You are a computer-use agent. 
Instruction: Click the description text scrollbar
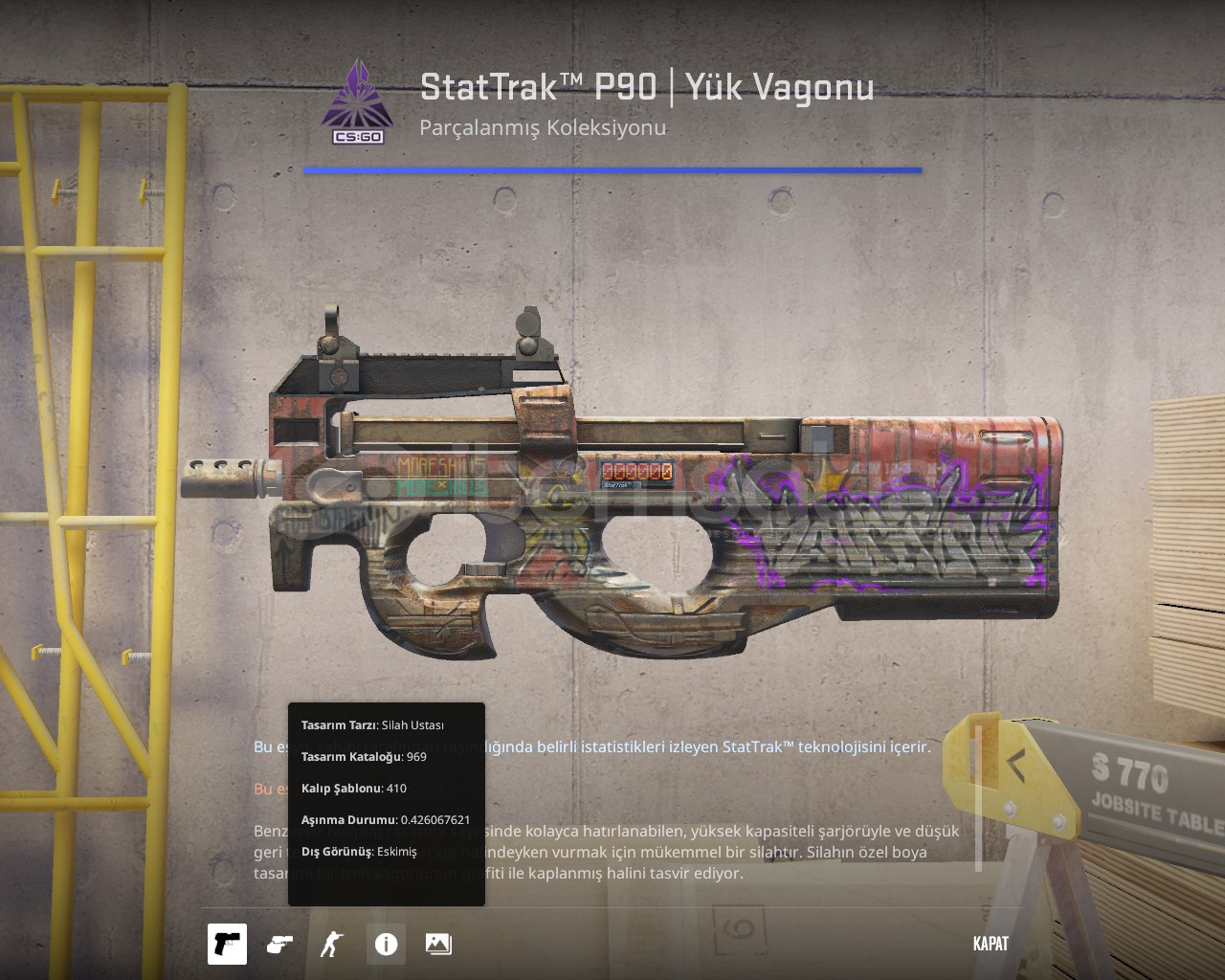[978, 798]
